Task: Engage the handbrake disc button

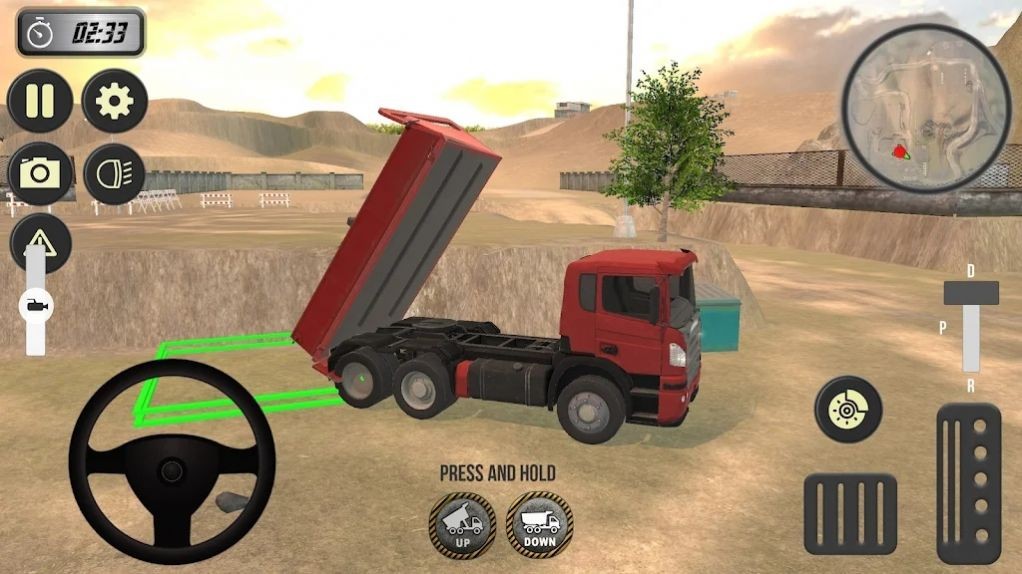Action: tap(848, 409)
